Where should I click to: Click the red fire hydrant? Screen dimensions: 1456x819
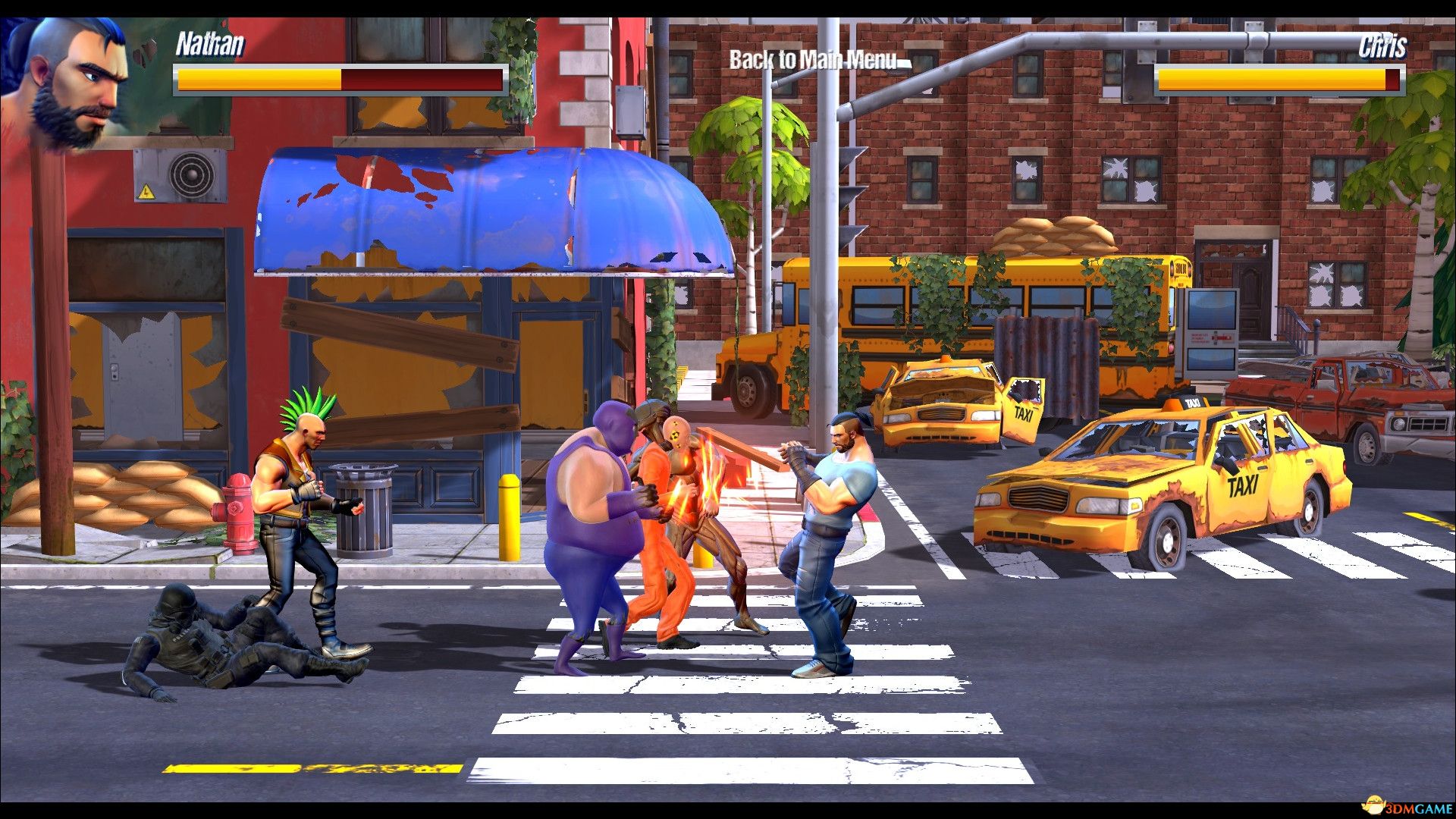239,508
